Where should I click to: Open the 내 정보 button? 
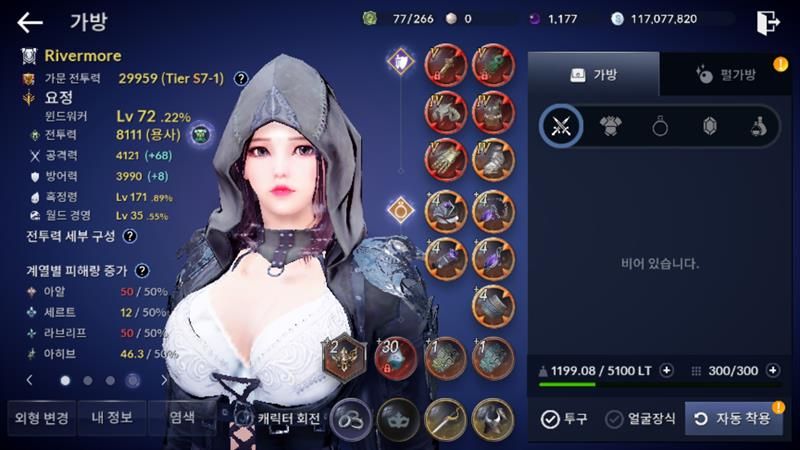[108, 418]
